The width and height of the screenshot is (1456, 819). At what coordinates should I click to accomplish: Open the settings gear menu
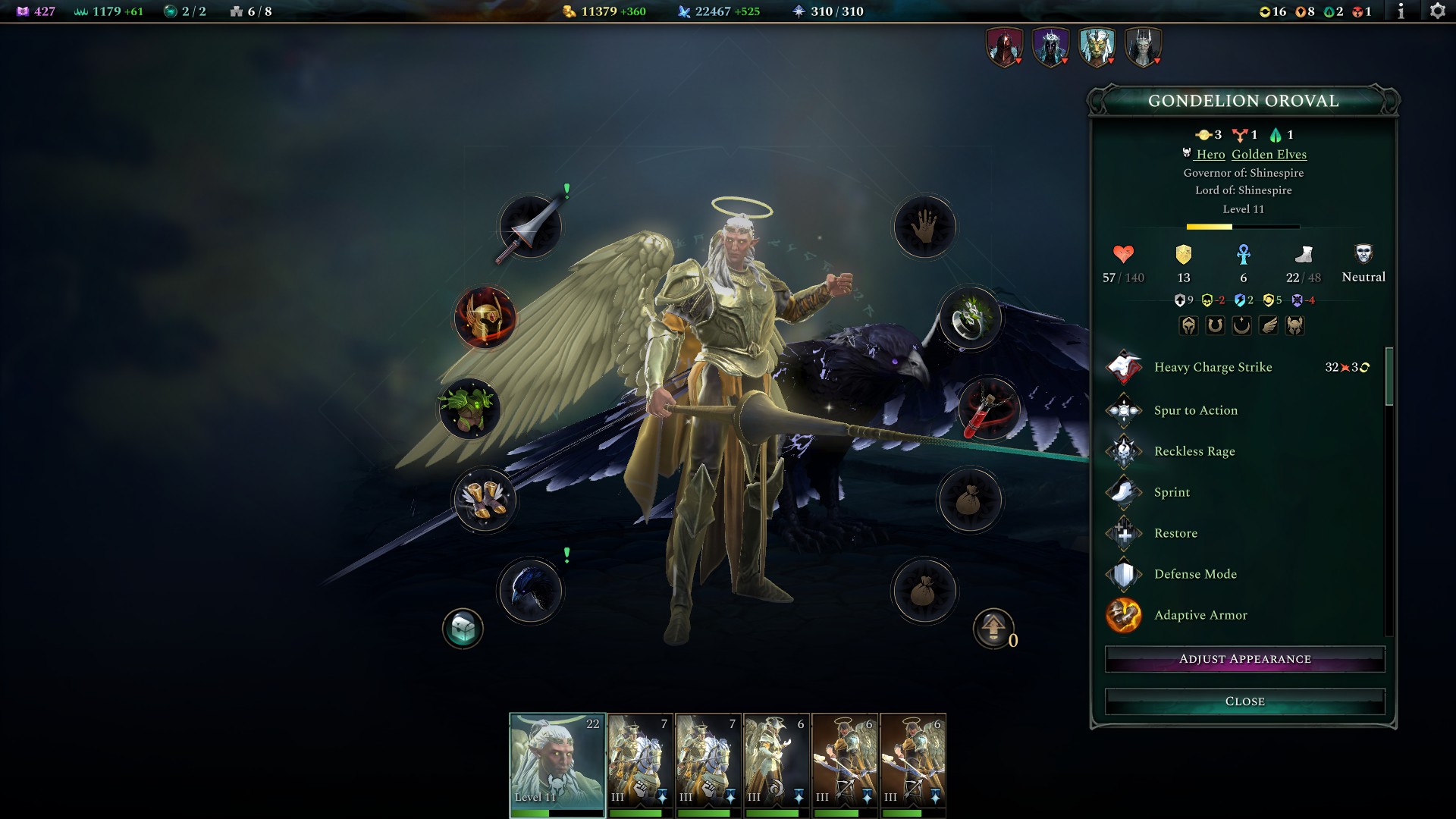coord(1436,11)
